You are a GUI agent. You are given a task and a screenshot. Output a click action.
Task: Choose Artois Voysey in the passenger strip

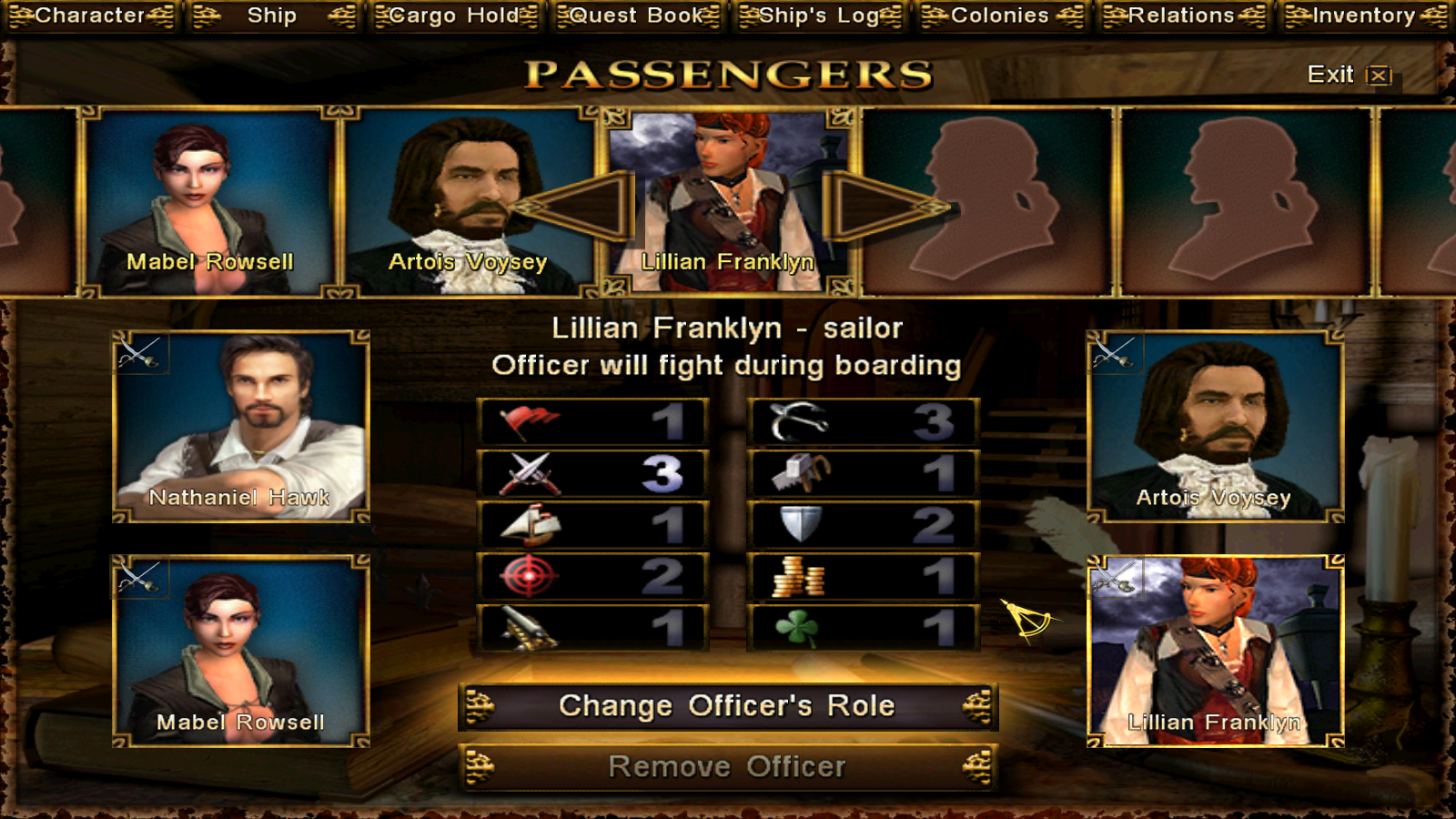468,202
